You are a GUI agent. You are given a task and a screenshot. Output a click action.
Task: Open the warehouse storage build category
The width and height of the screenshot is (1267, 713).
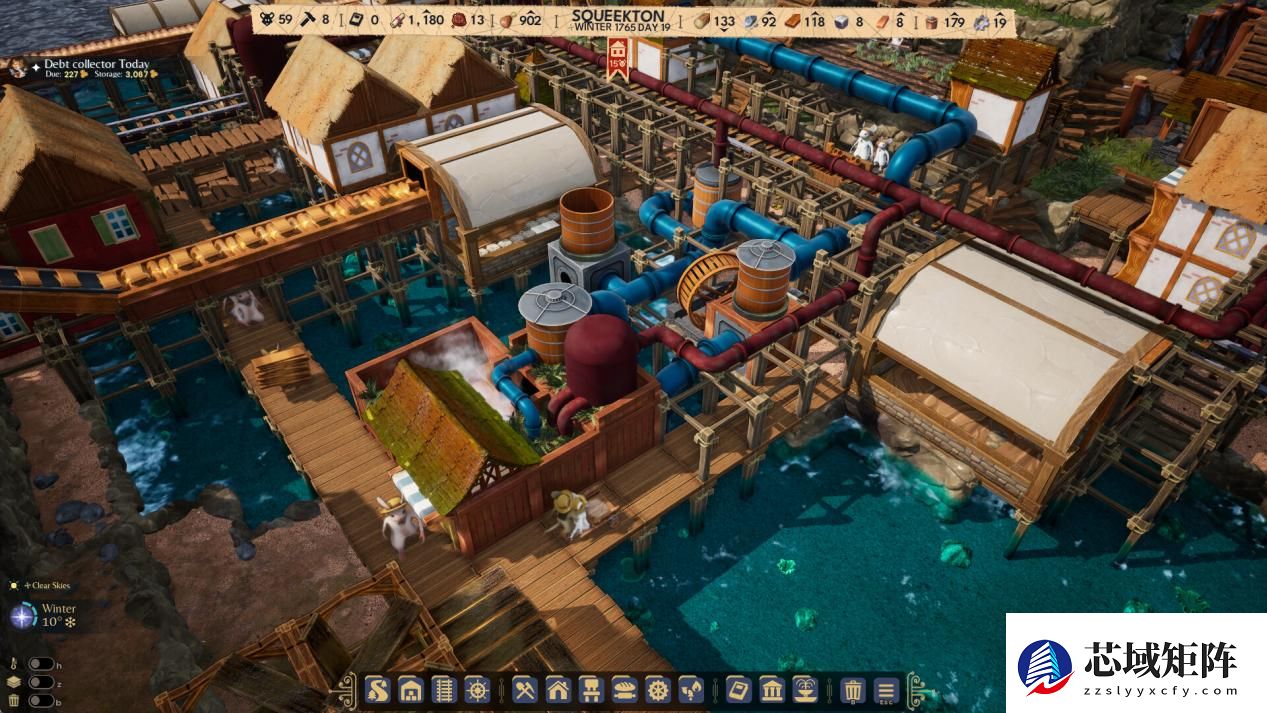click(410, 689)
